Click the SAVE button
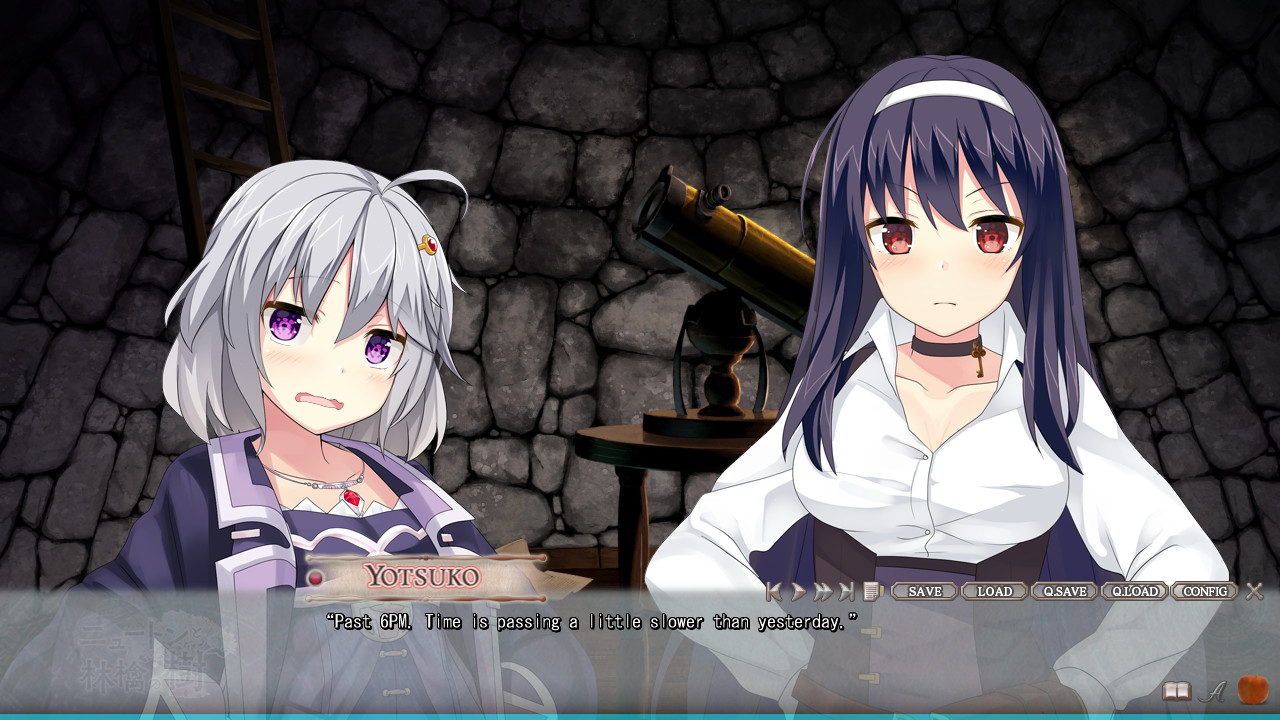 [924, 591]
